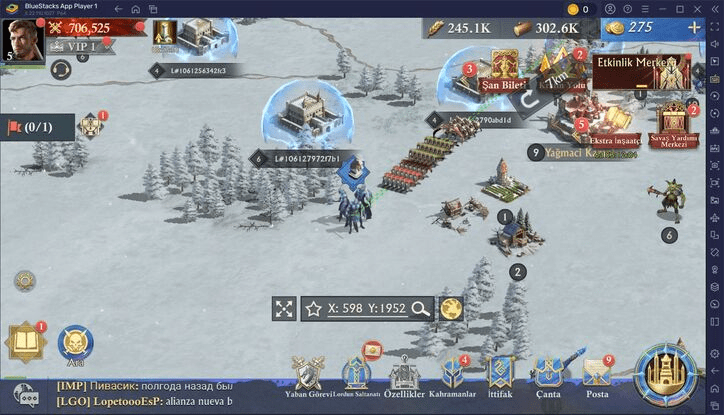
Task: Open the march queue flag panel
Action: point(37,127)
